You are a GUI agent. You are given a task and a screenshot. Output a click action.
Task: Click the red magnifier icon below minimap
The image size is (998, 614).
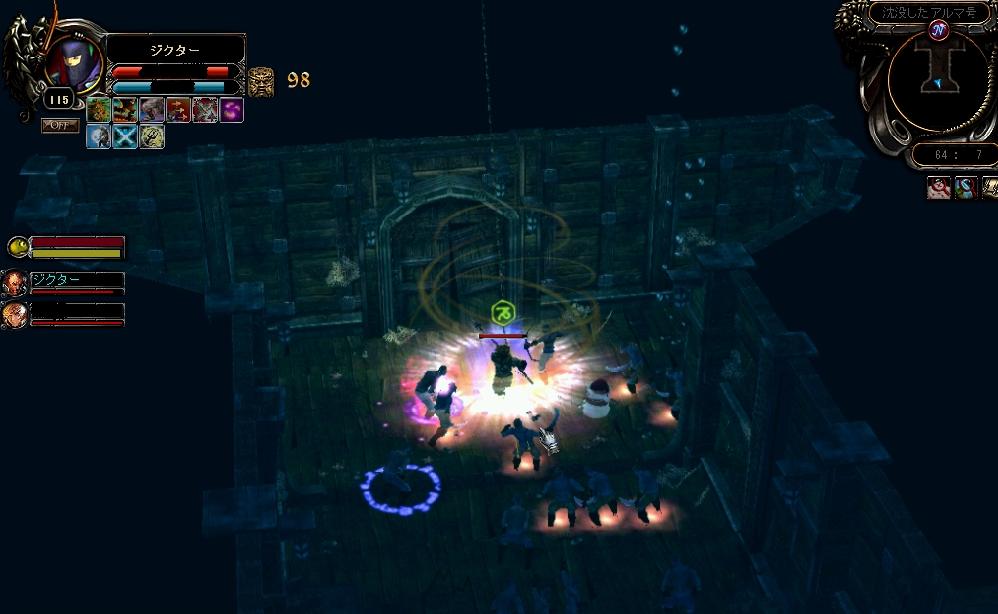click(x=938, y=187)
